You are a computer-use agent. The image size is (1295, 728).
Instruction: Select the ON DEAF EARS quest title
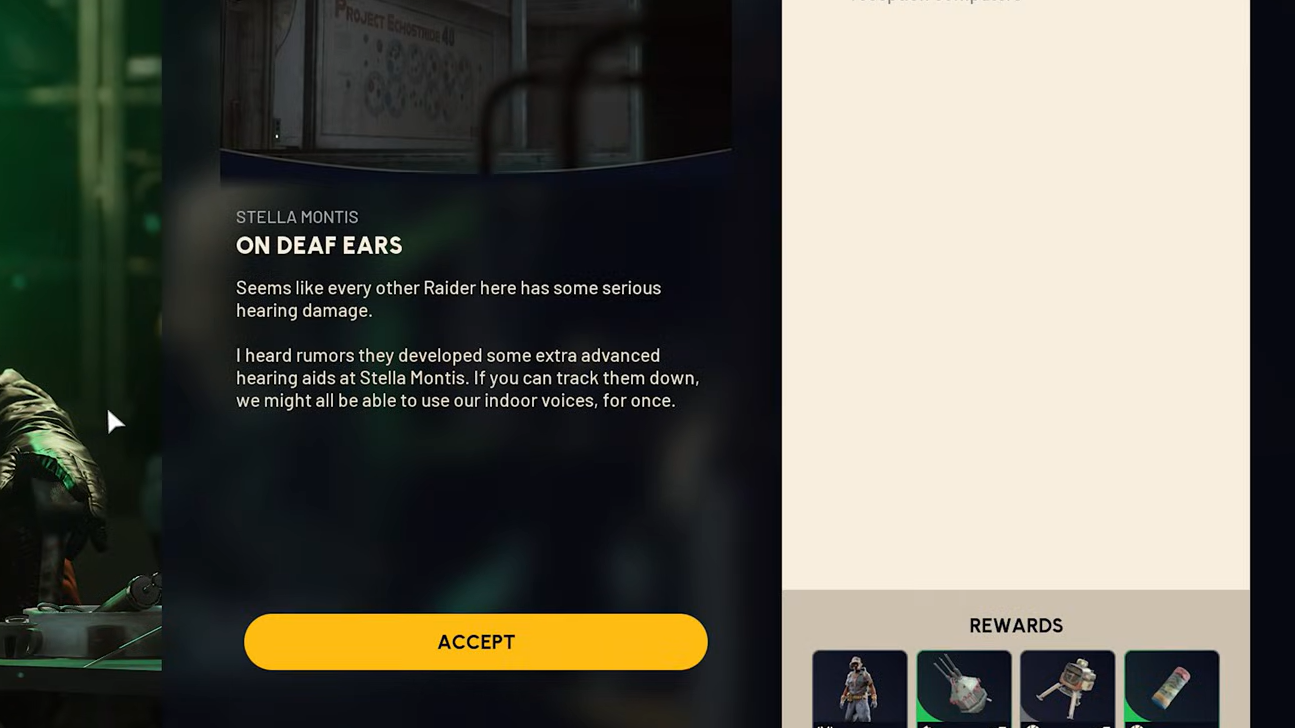pos(319,245)
